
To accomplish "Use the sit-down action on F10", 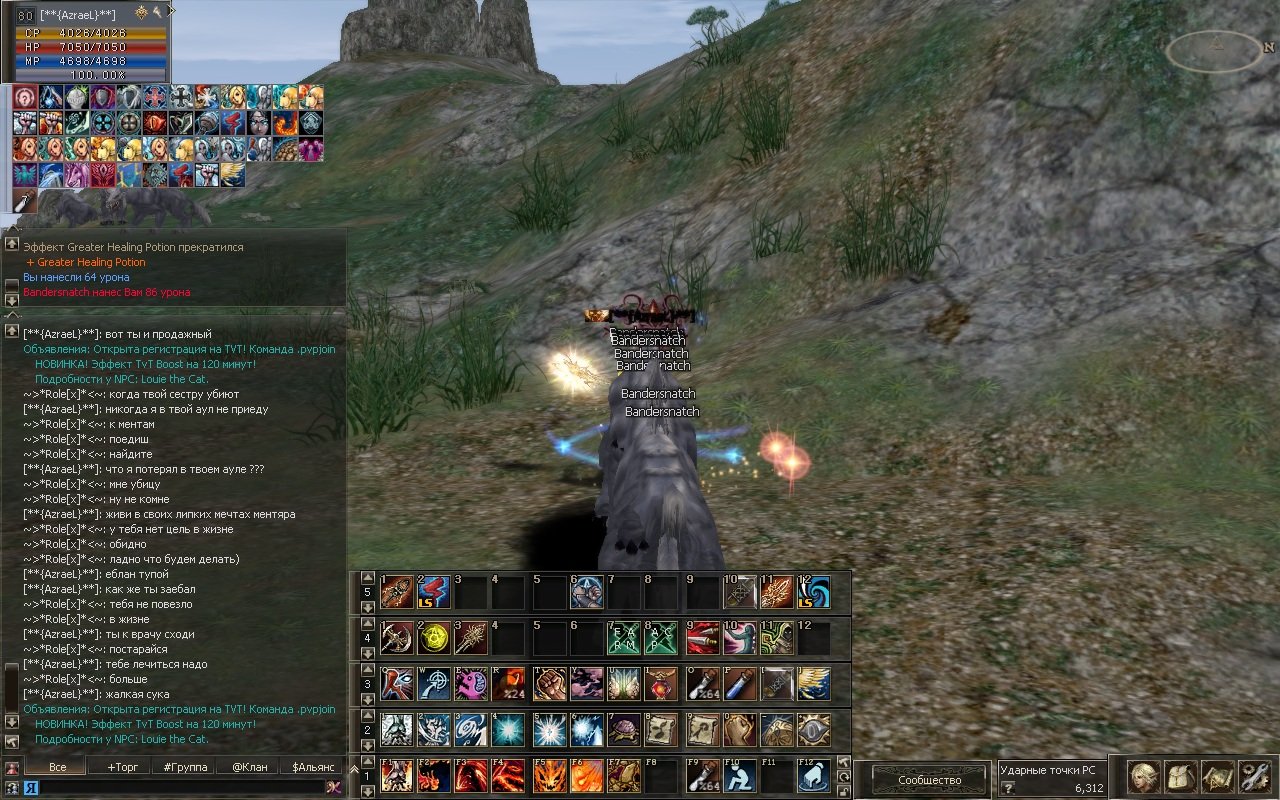I will tap(739, 776).
